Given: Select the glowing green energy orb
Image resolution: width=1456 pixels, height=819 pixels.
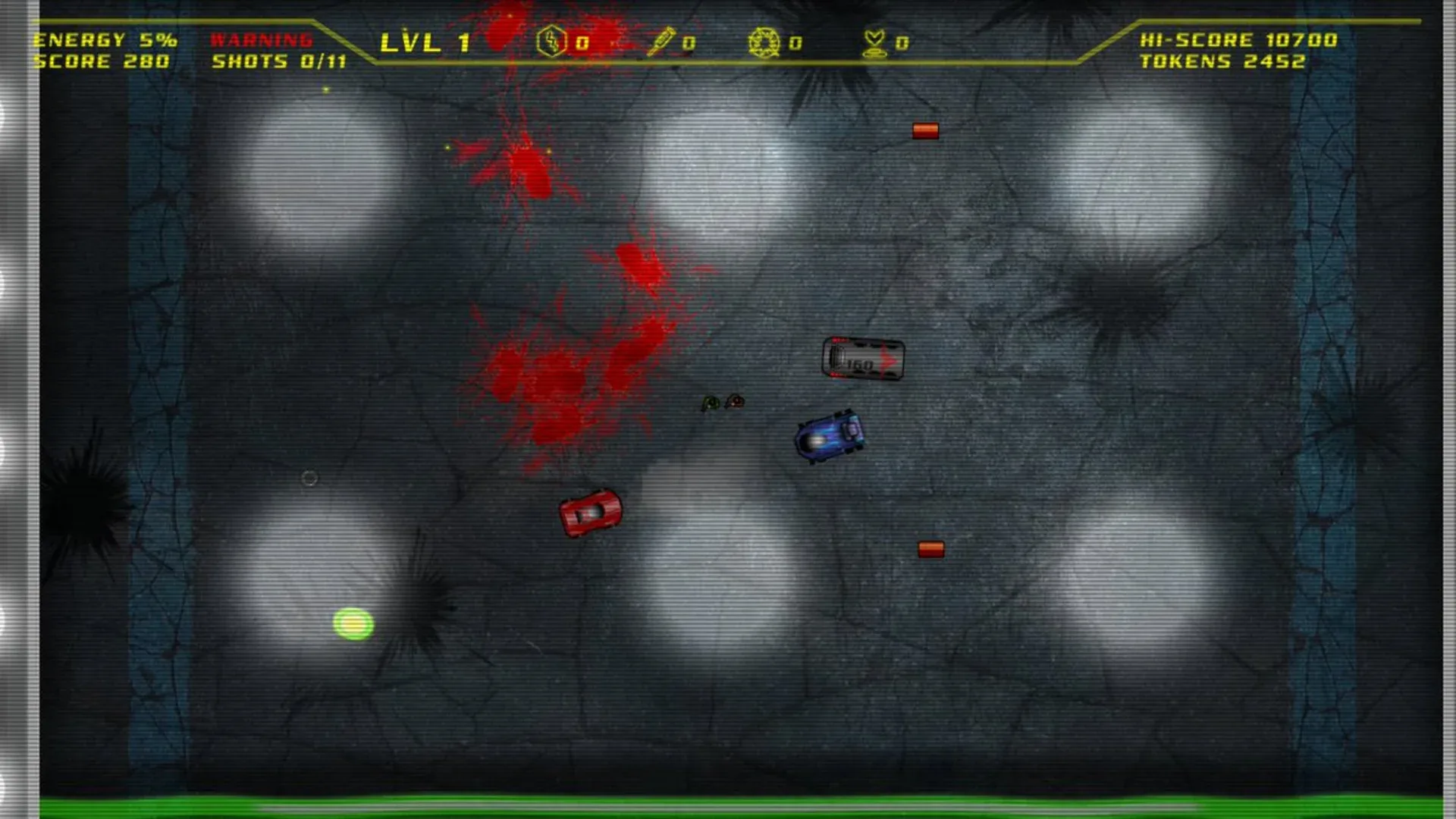Looking at the screenshot, I should (x=352, y=623).
